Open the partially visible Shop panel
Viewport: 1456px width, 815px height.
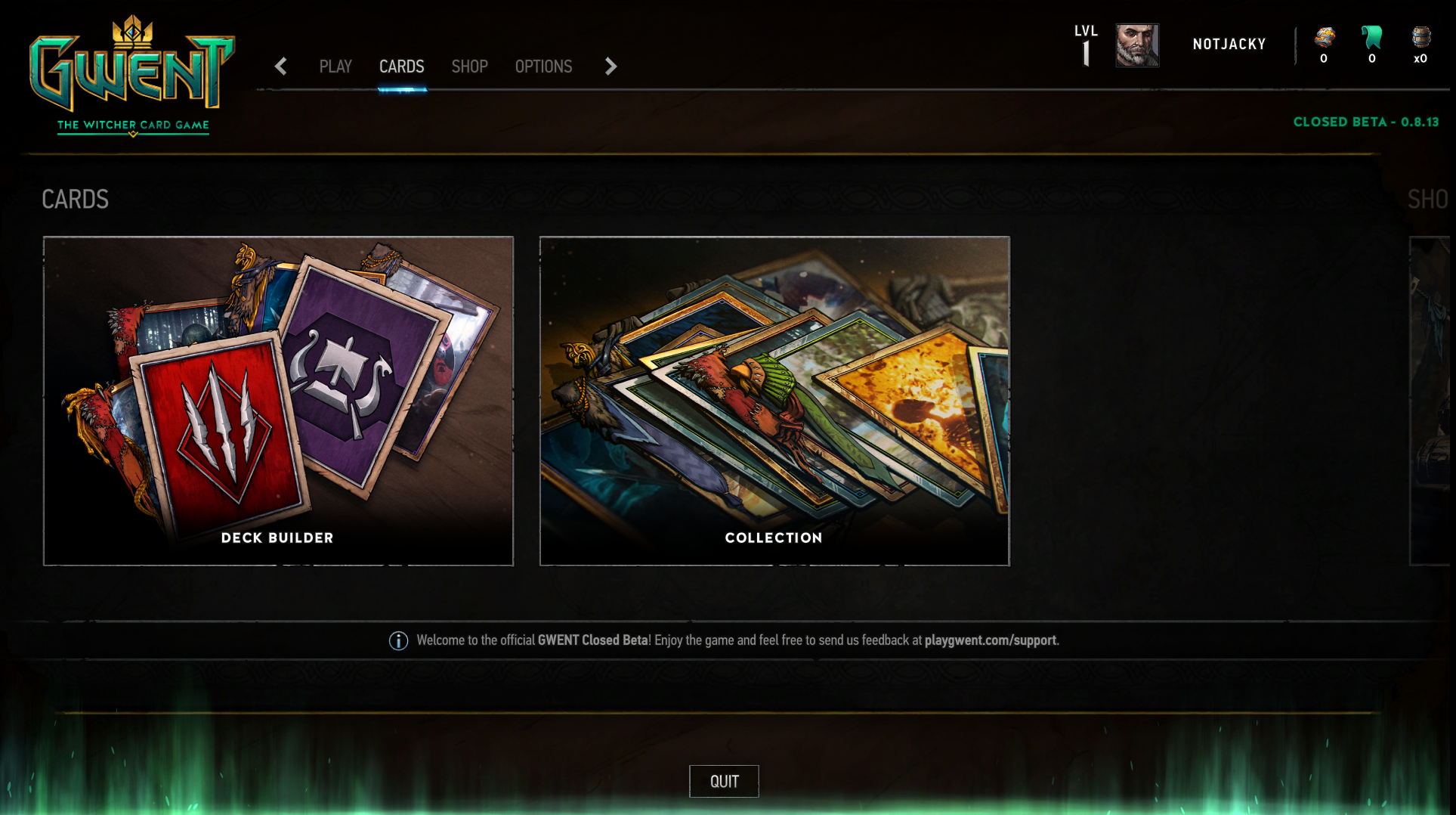1432,401
